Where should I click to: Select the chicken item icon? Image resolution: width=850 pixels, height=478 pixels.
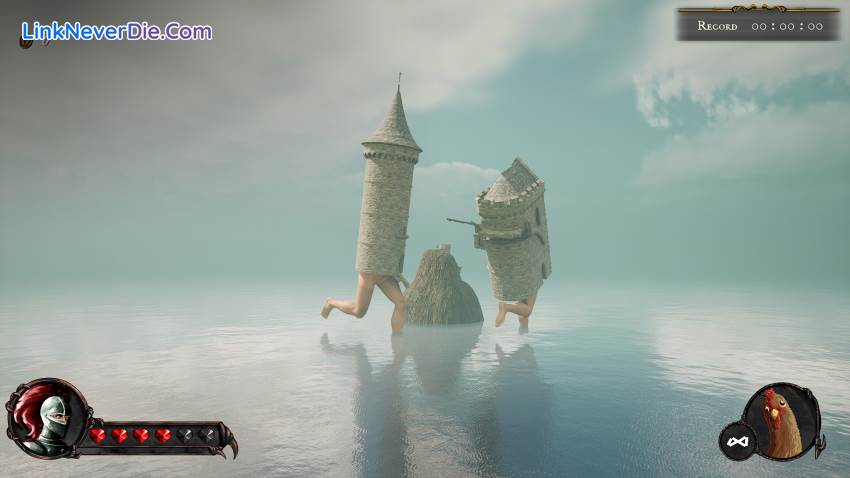(780, 421)
